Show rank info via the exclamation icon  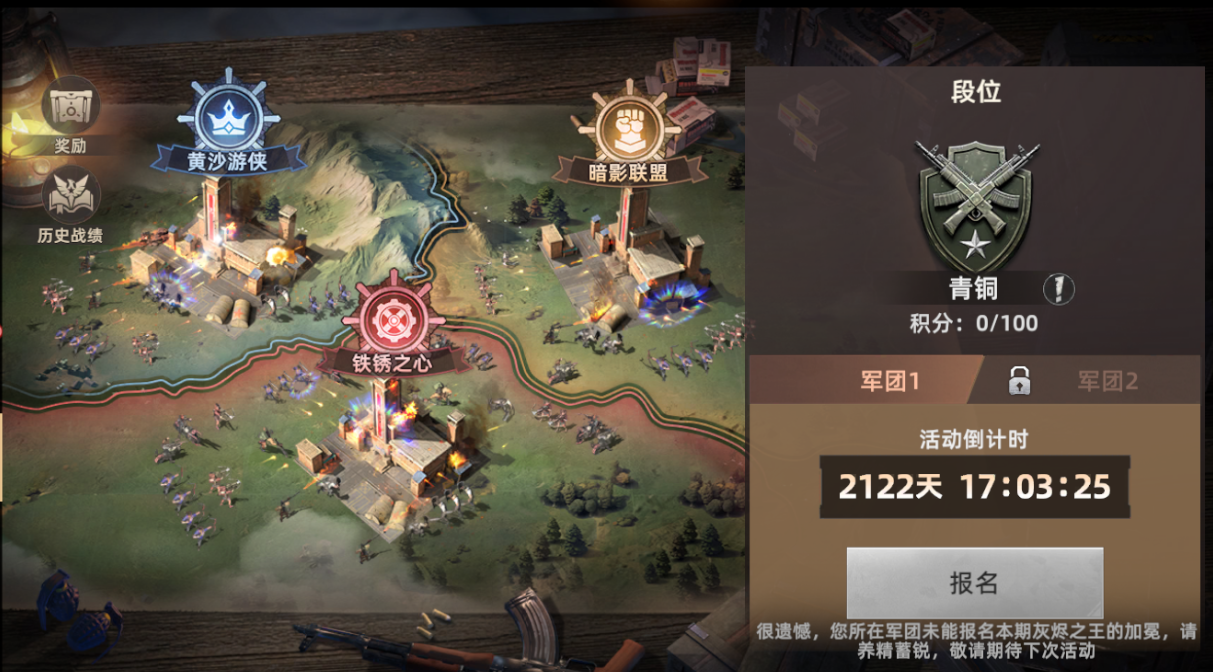click(1058, 289)
